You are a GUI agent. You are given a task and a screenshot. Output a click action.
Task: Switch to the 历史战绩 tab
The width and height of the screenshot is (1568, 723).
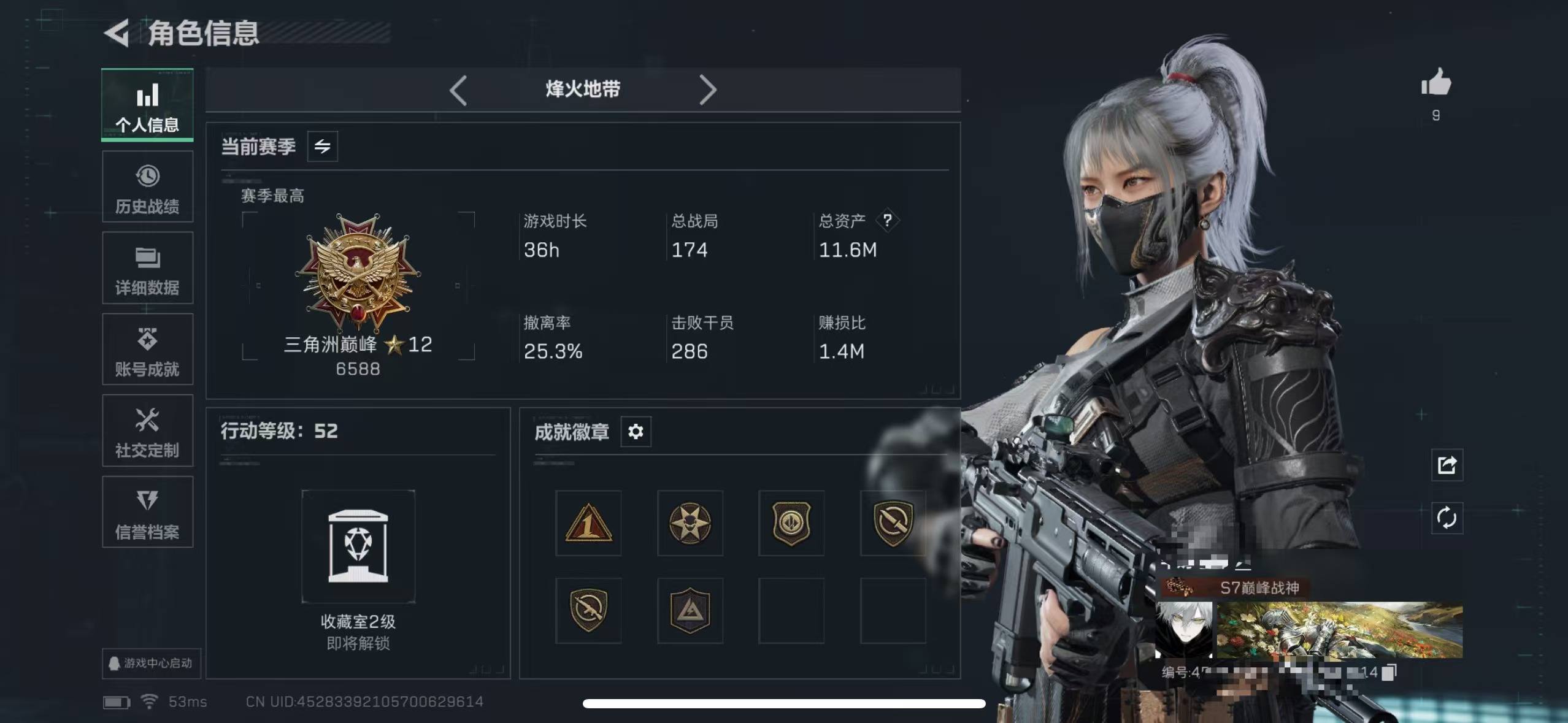coord(147,187)
